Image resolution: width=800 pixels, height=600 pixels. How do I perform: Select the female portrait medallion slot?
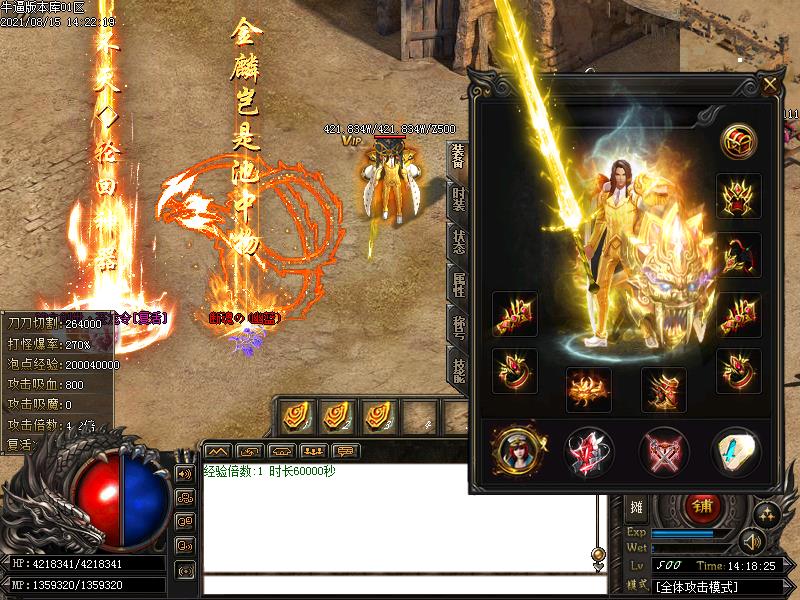[516, 452]
